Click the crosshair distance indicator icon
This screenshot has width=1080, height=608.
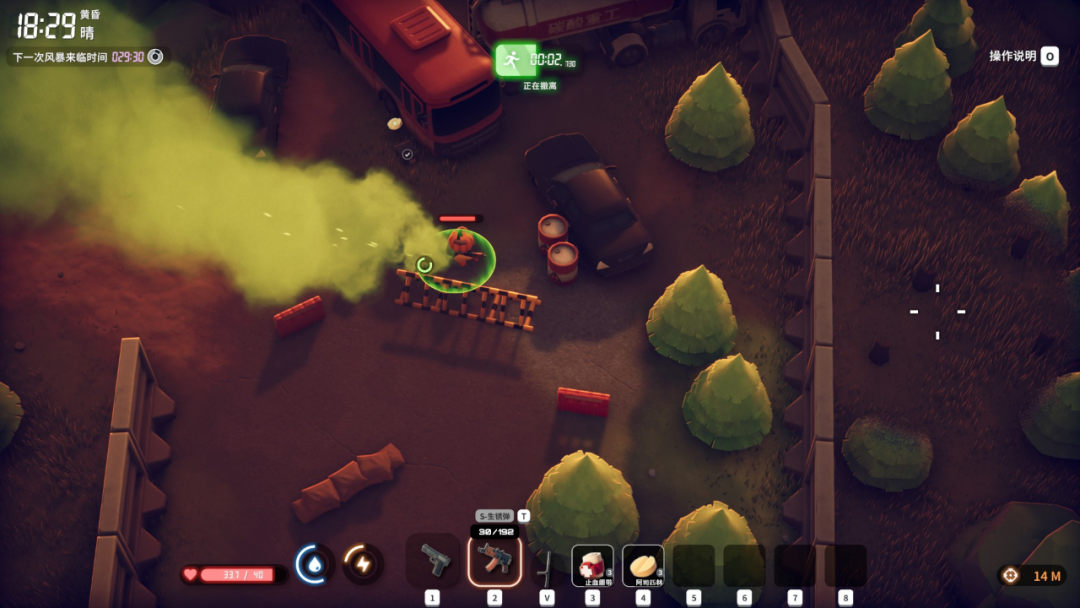pyautogui.click(x=1011, y=575)
